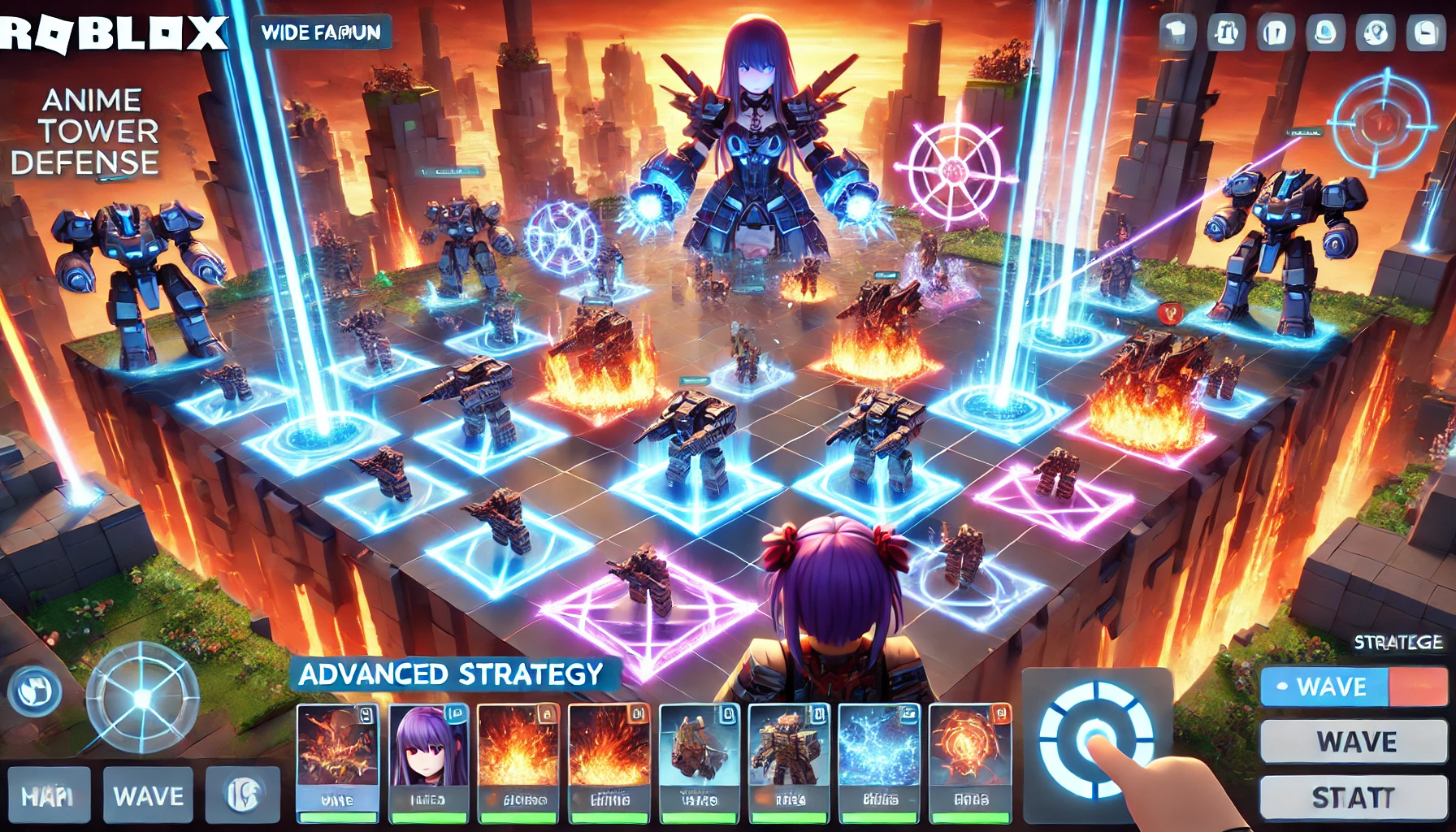Pick the blue lightning burst card
This screenshot has width=1456, height=832.
(879, 761)
